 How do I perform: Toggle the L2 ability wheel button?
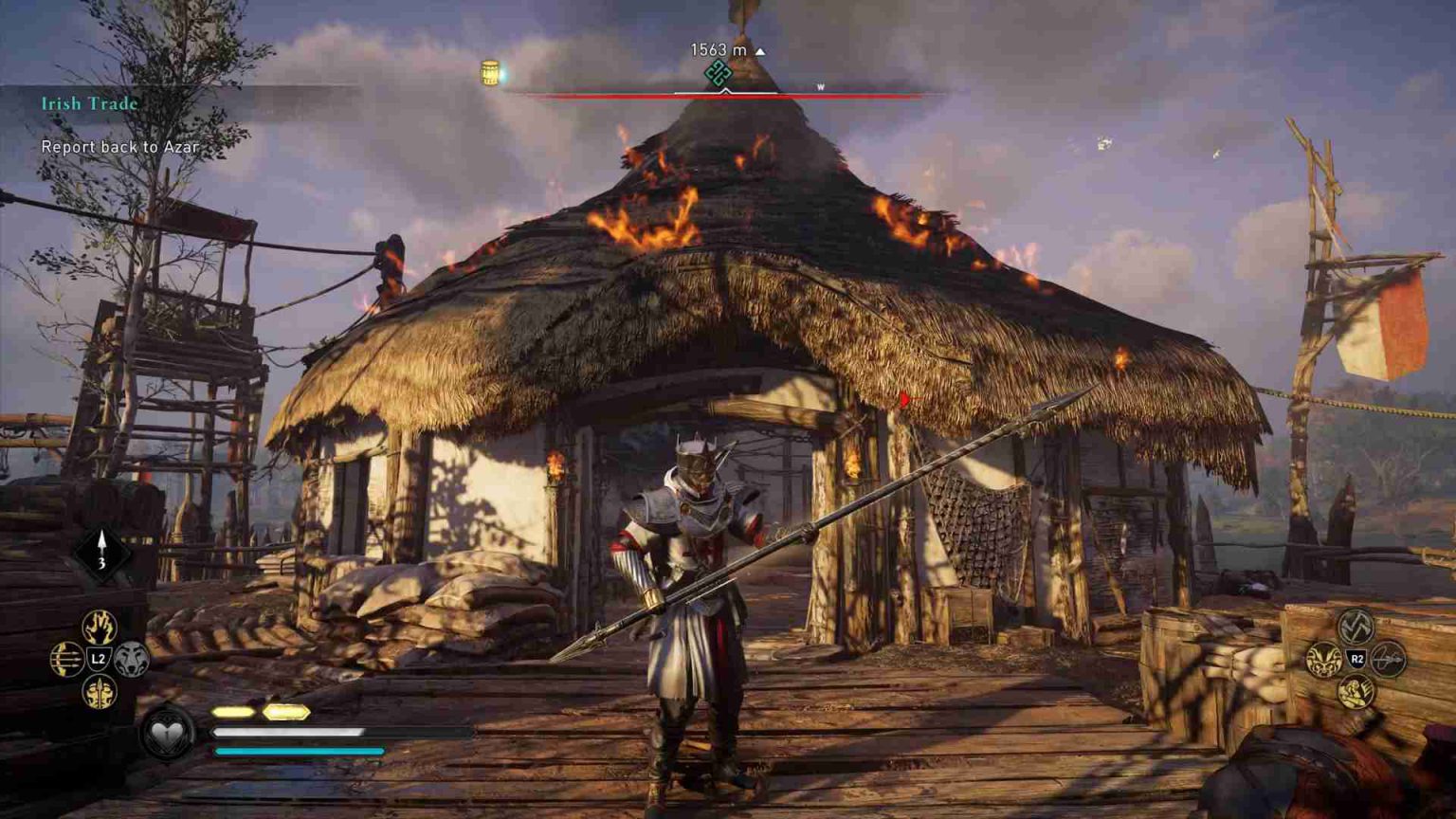point(98,658)
